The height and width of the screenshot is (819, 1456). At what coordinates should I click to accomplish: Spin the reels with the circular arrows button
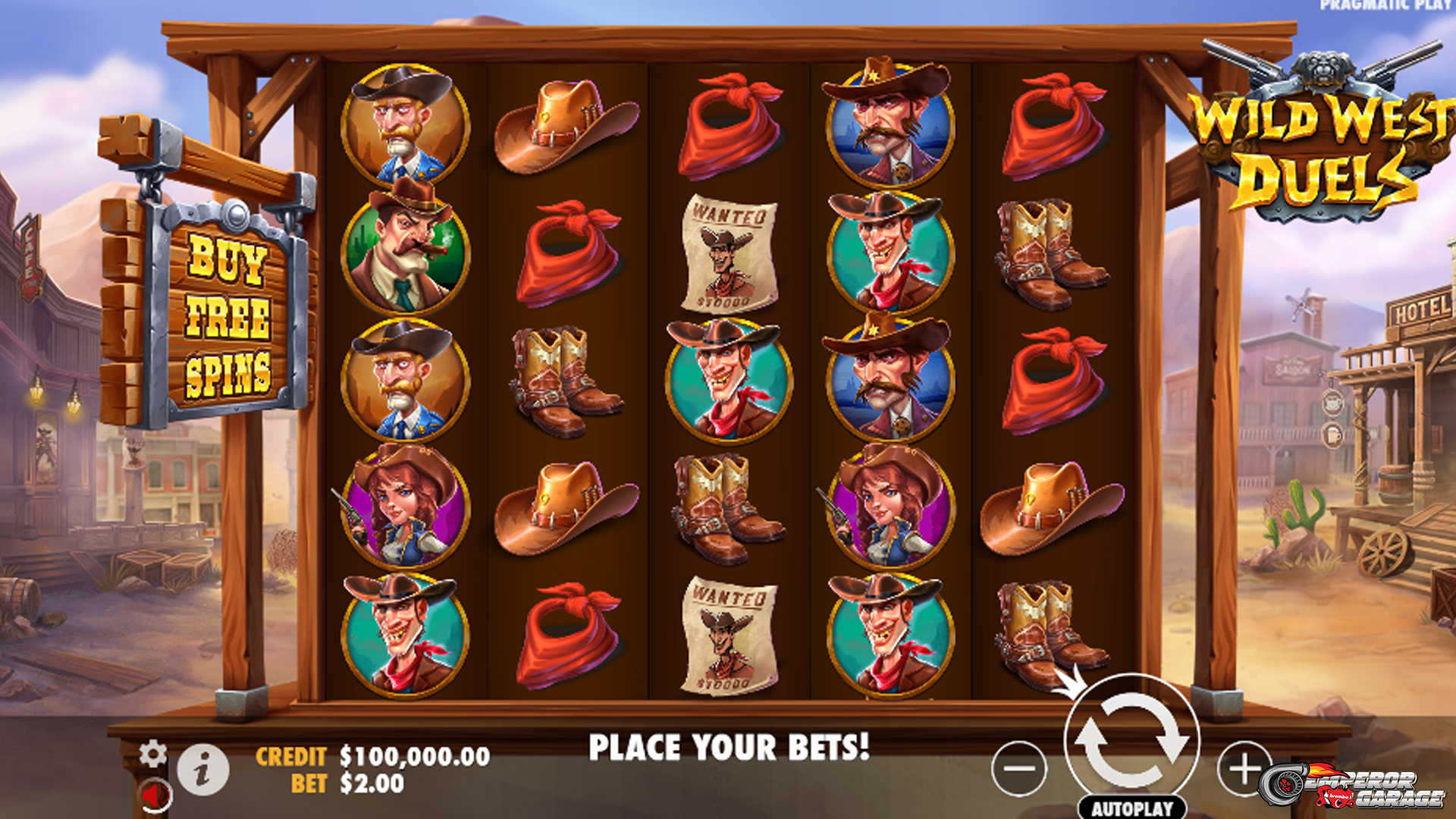pos(1131,740)
